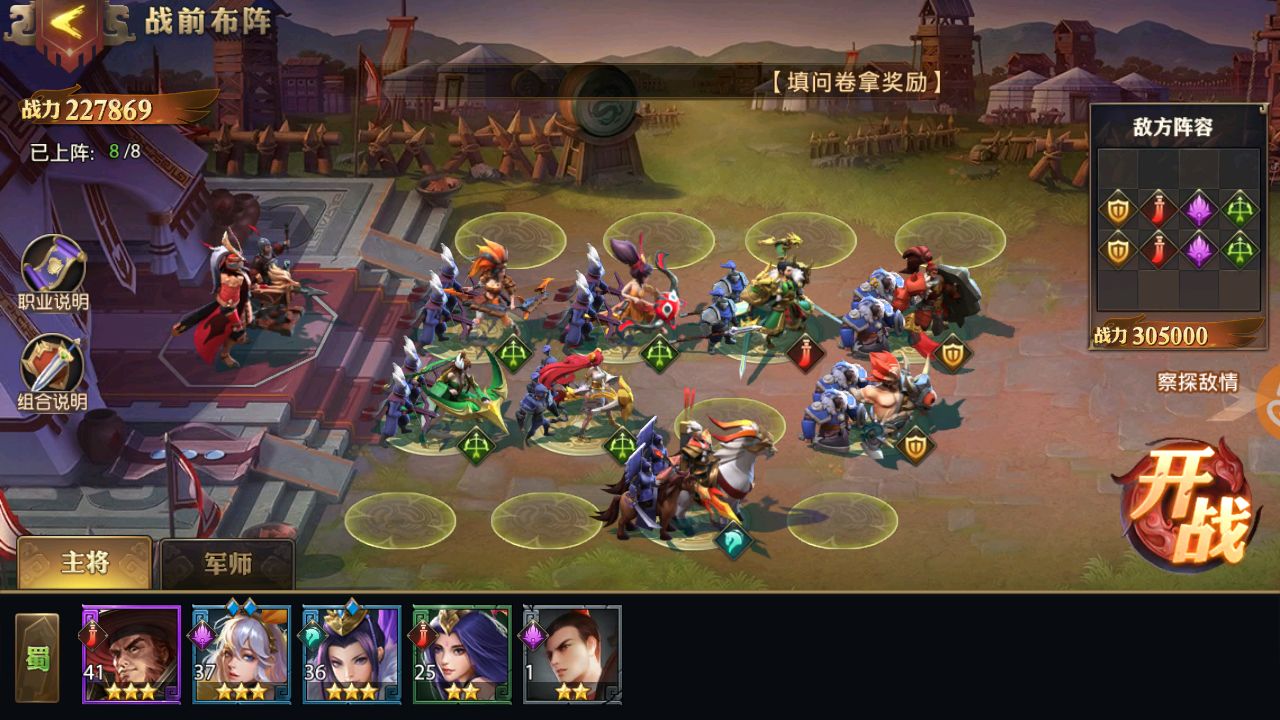The height and width of the screenshot is (720, 1280).
Task: Click the shield badge under the mounted general
Action: pos(915,445)
